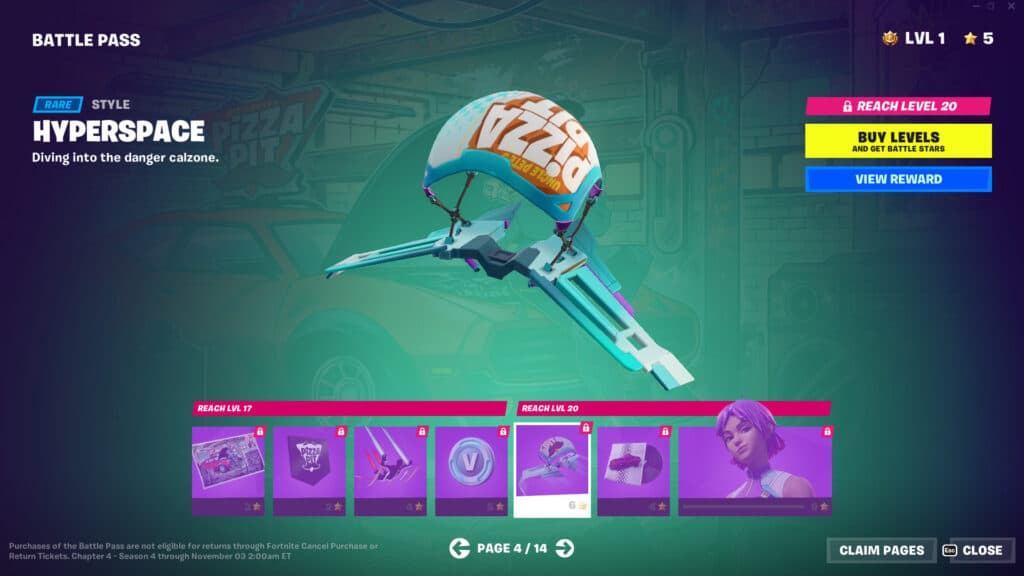Go to the next Battle Pass page
This screenshot has width=1024, height=576.
coord(565,548)
